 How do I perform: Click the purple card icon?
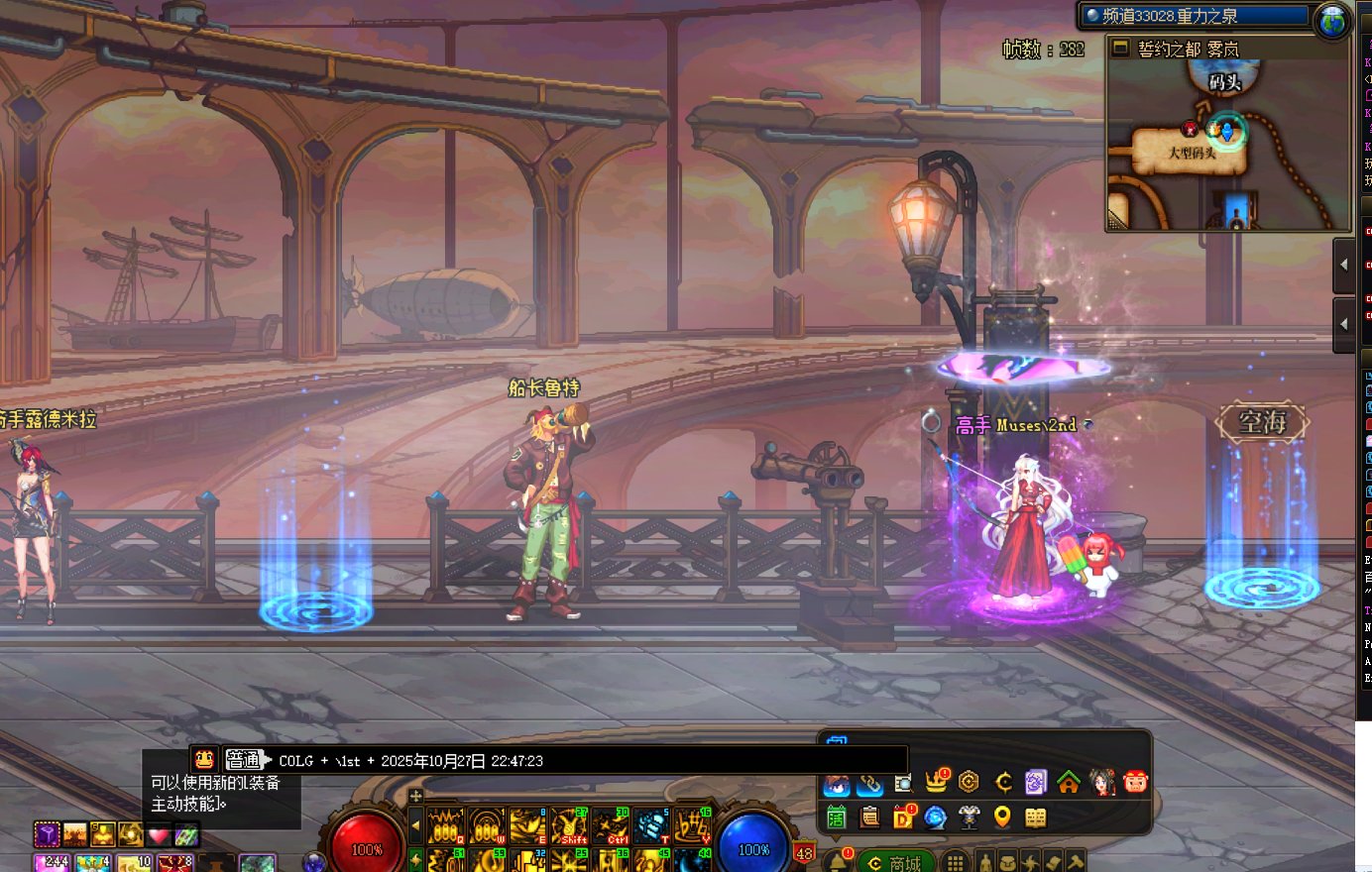coord(1035,783)
